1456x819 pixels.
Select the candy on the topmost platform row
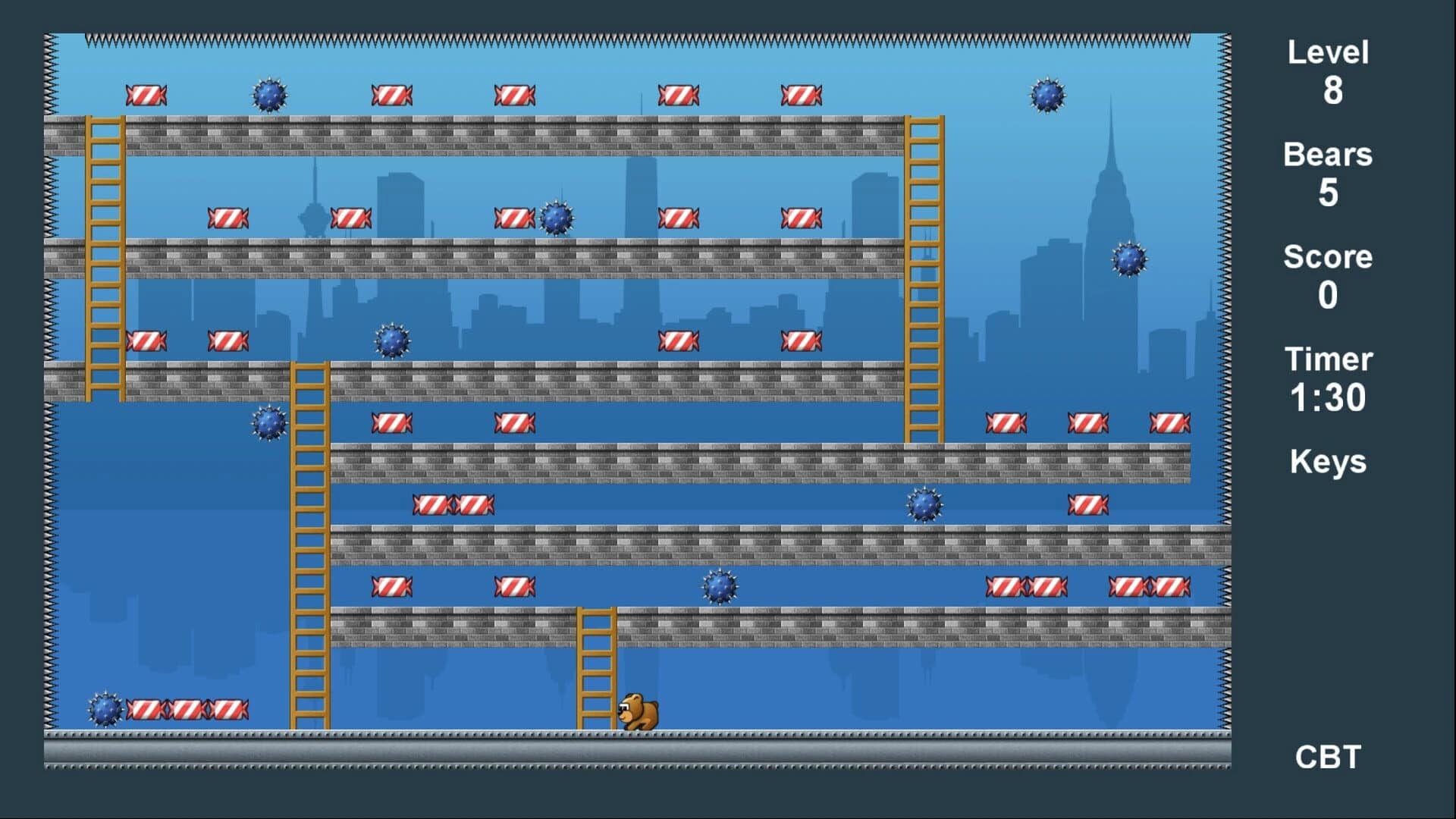point(146,94)
